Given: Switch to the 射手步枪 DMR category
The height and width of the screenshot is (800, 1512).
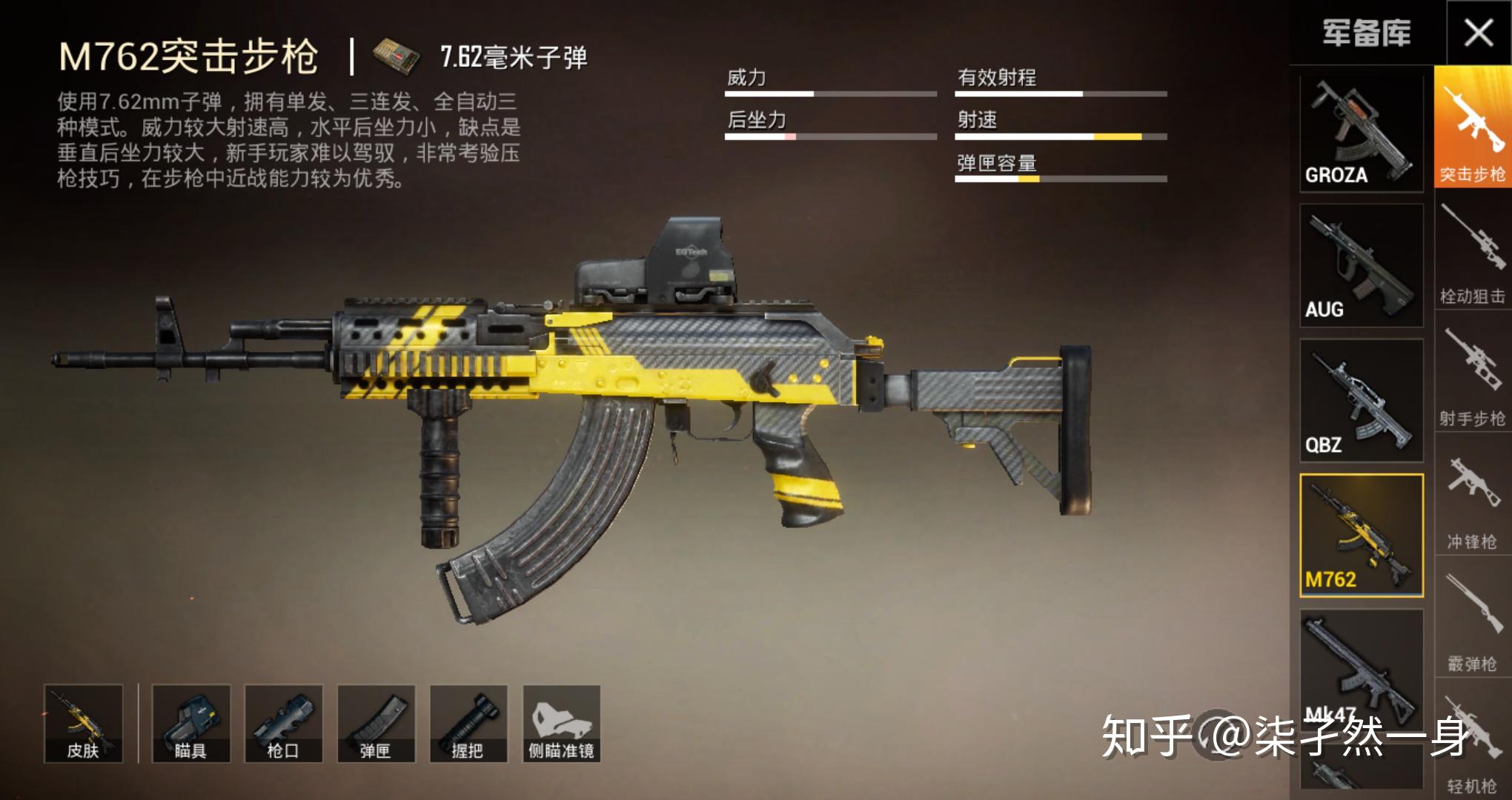Looking at the screenshot, I should click(1471, 370).
